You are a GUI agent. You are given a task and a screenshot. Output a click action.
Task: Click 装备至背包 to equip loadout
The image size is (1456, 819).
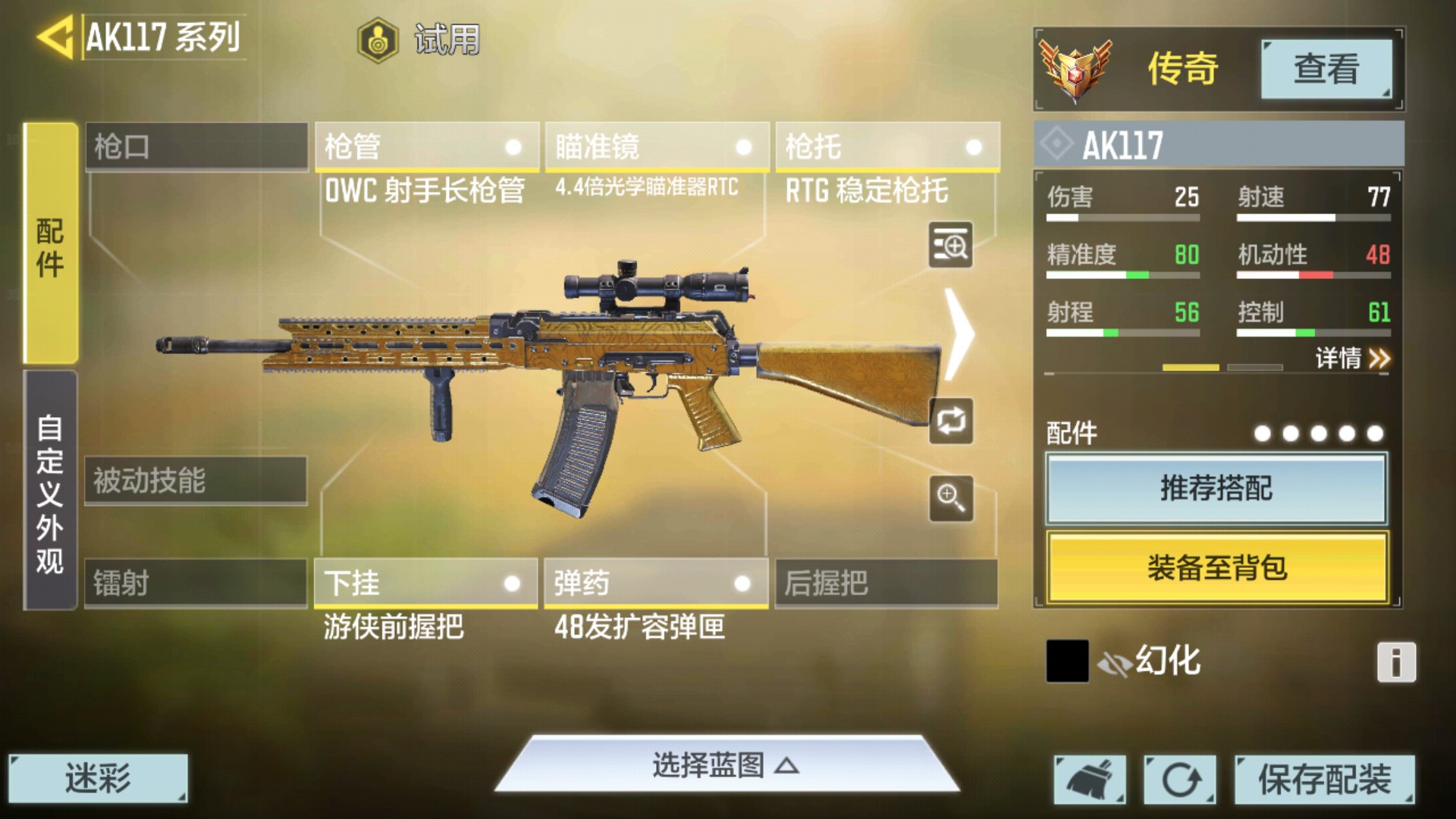tap(1216, 568)
